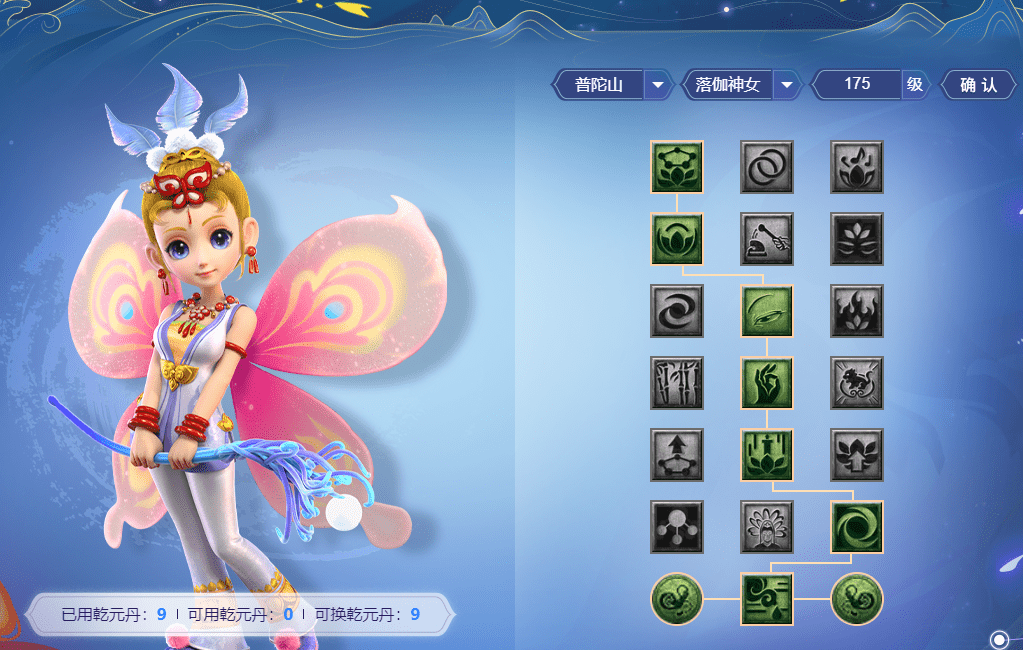
Task: Select the tiger beast skill icon
Action: pyautogui.click(x=857, y=383)
